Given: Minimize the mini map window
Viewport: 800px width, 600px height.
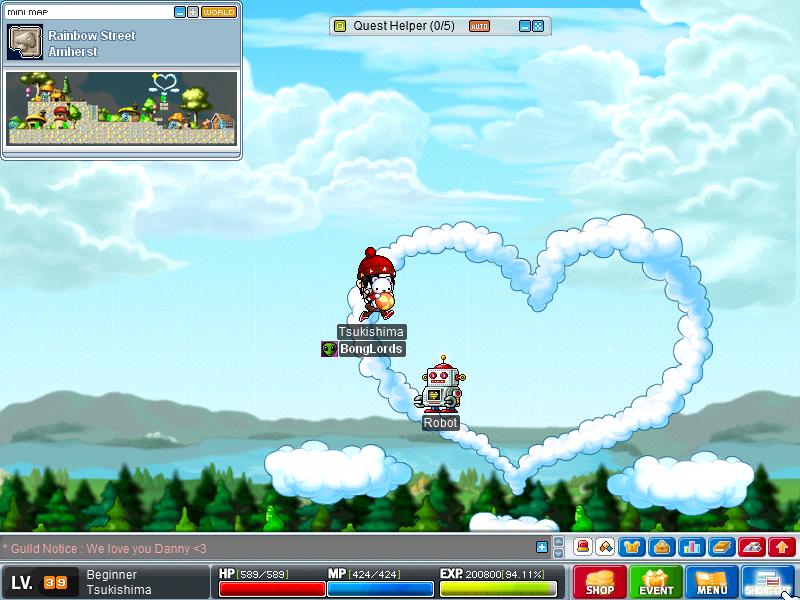Looking at the screenshot, I should point(179,12).
